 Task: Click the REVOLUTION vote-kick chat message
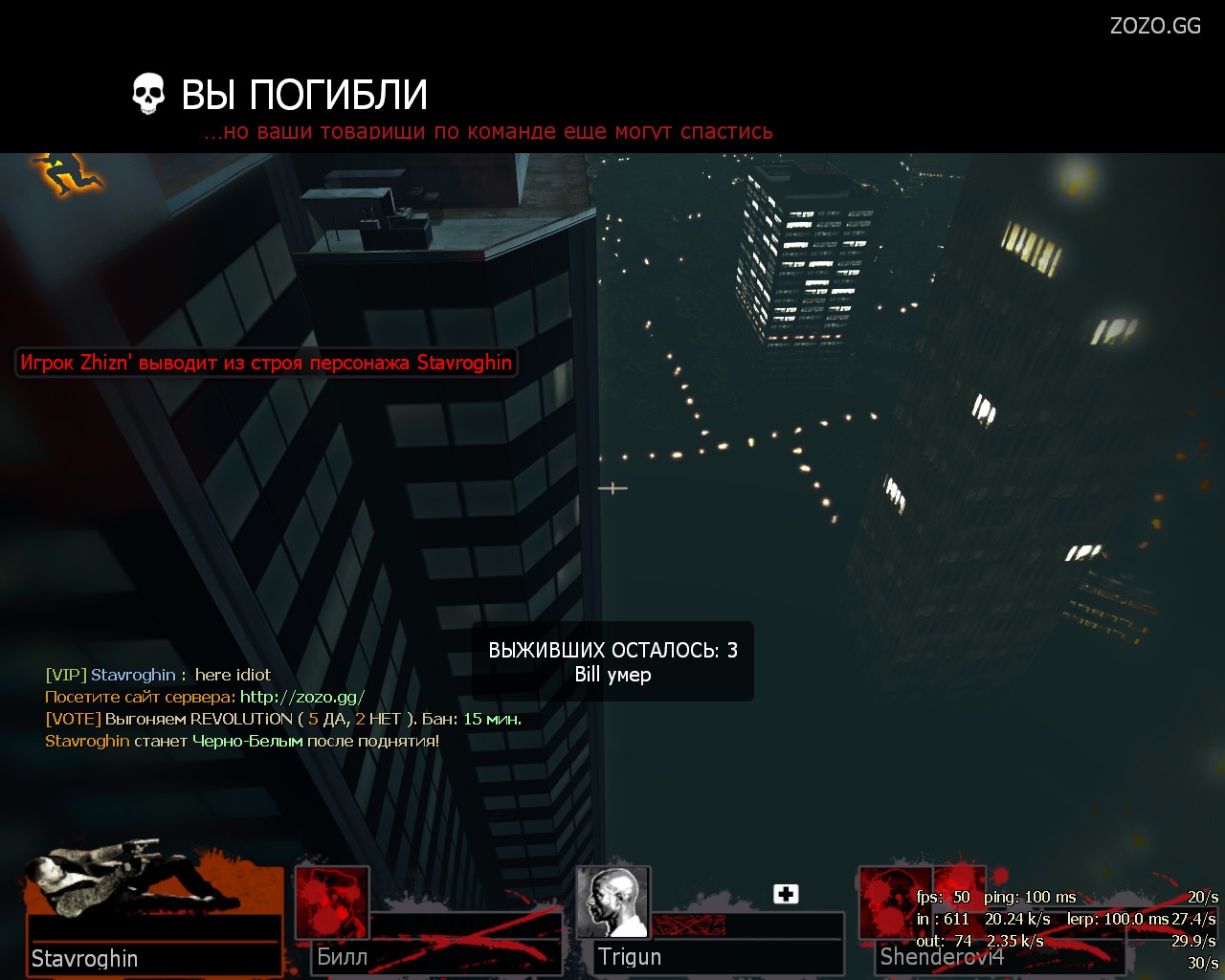click(x=283, y=719)
